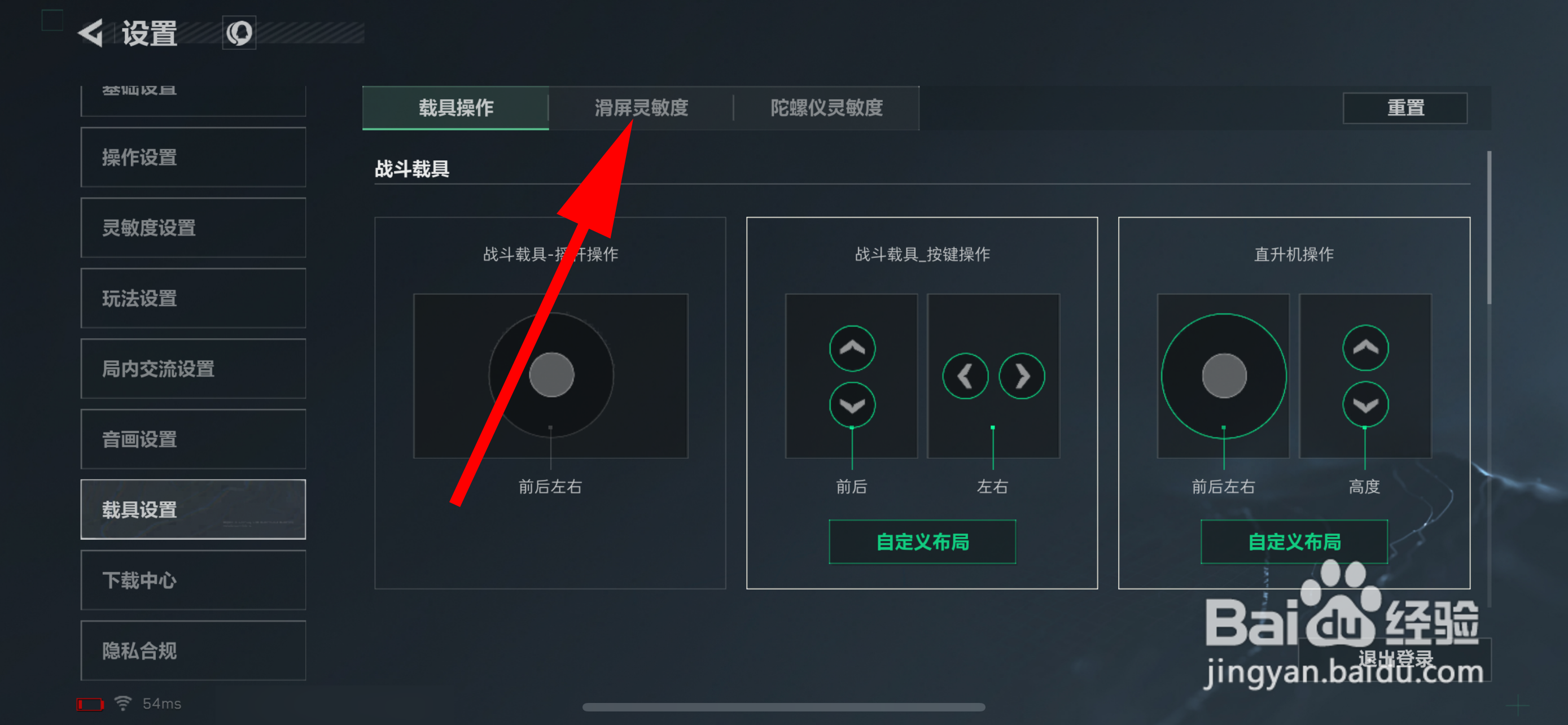Click the back arrow next to 设置
The width and height of the screenshot is (1568, 725).
tap(90, 34)
